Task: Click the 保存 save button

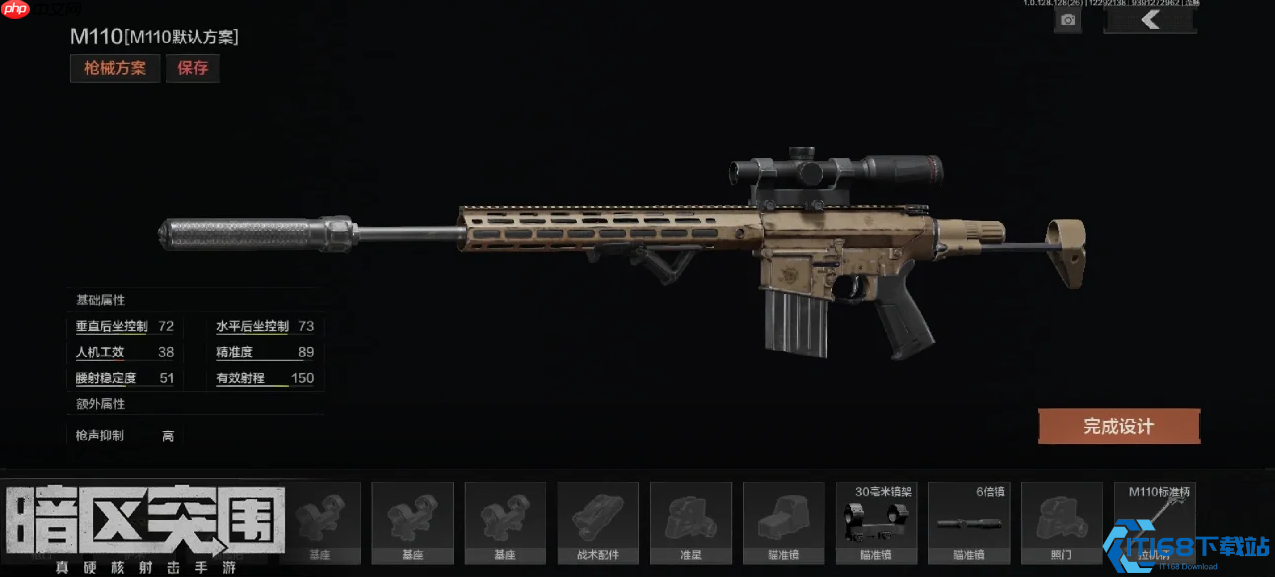Action: (x=193, y=68)
